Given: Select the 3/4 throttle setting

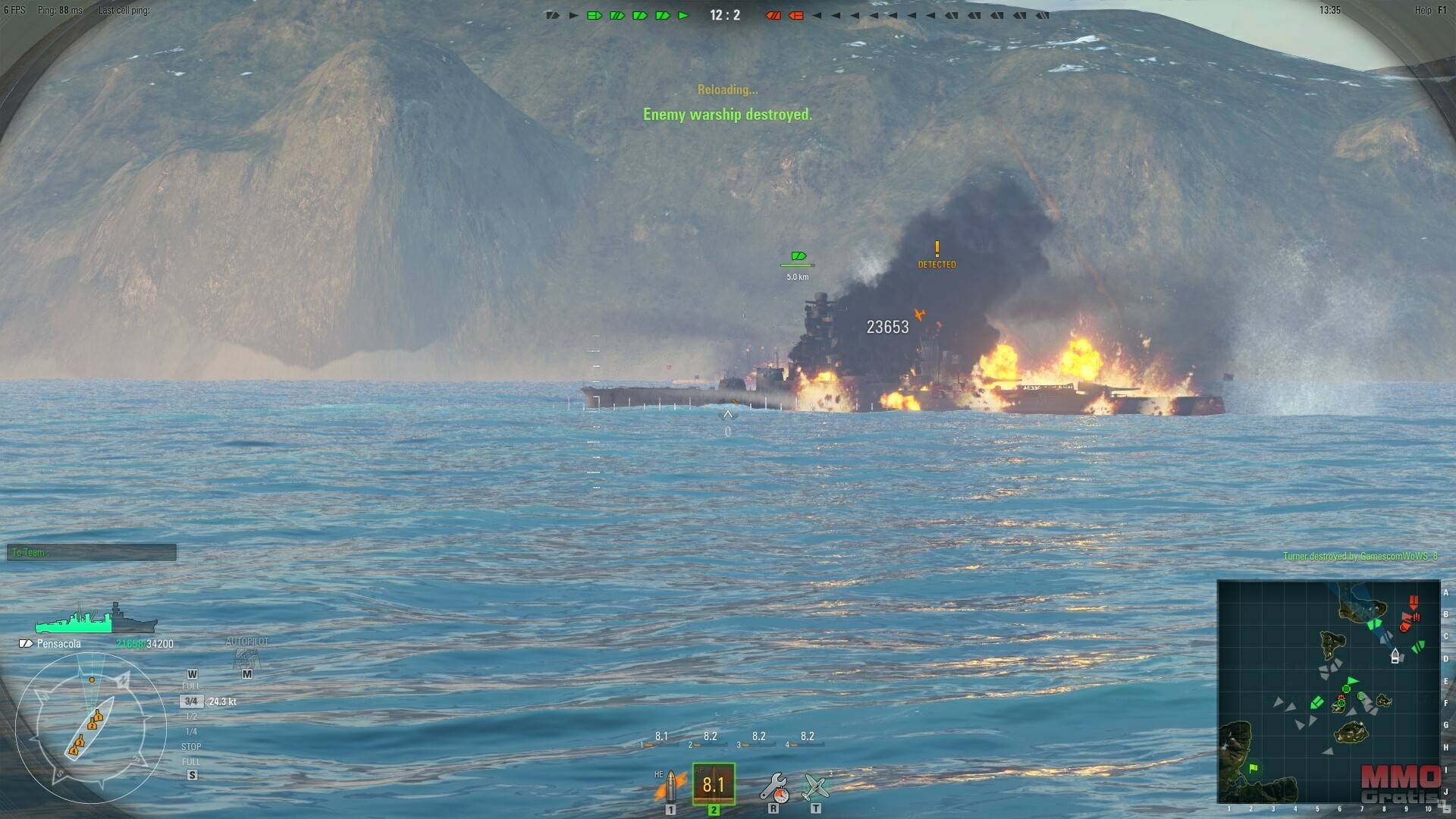Looking at the screenshot, I should coord(191,701).
